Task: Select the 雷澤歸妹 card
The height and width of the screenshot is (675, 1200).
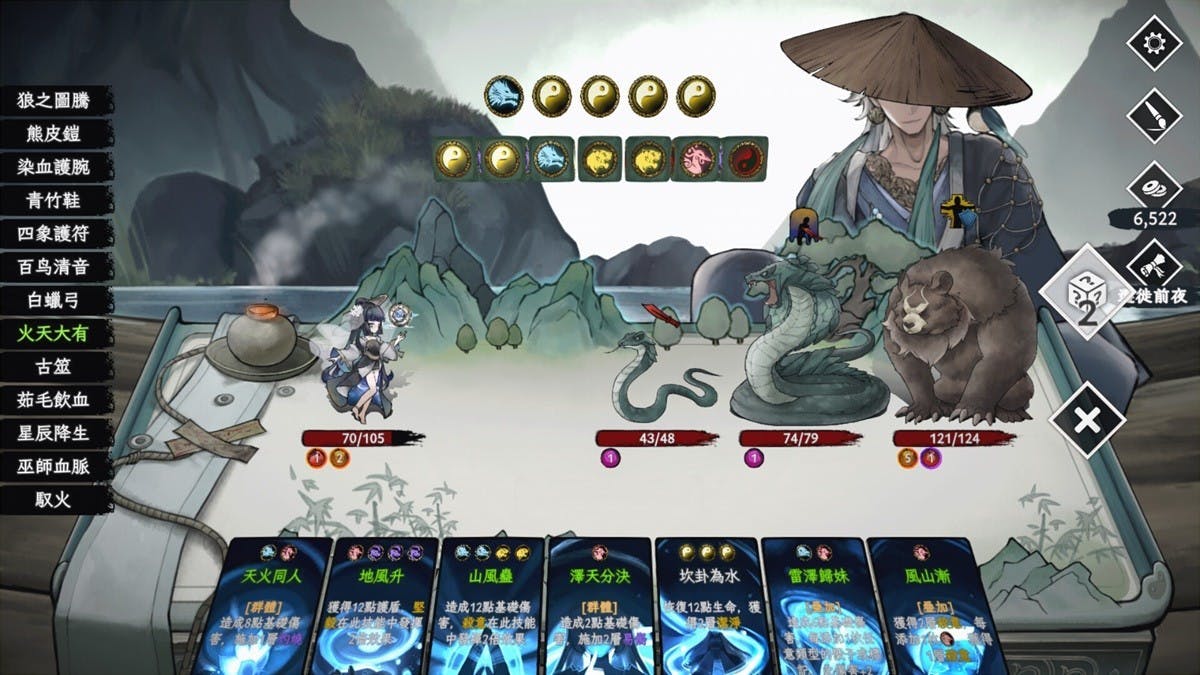Action: pyautogui.click(x=814, y=605)
